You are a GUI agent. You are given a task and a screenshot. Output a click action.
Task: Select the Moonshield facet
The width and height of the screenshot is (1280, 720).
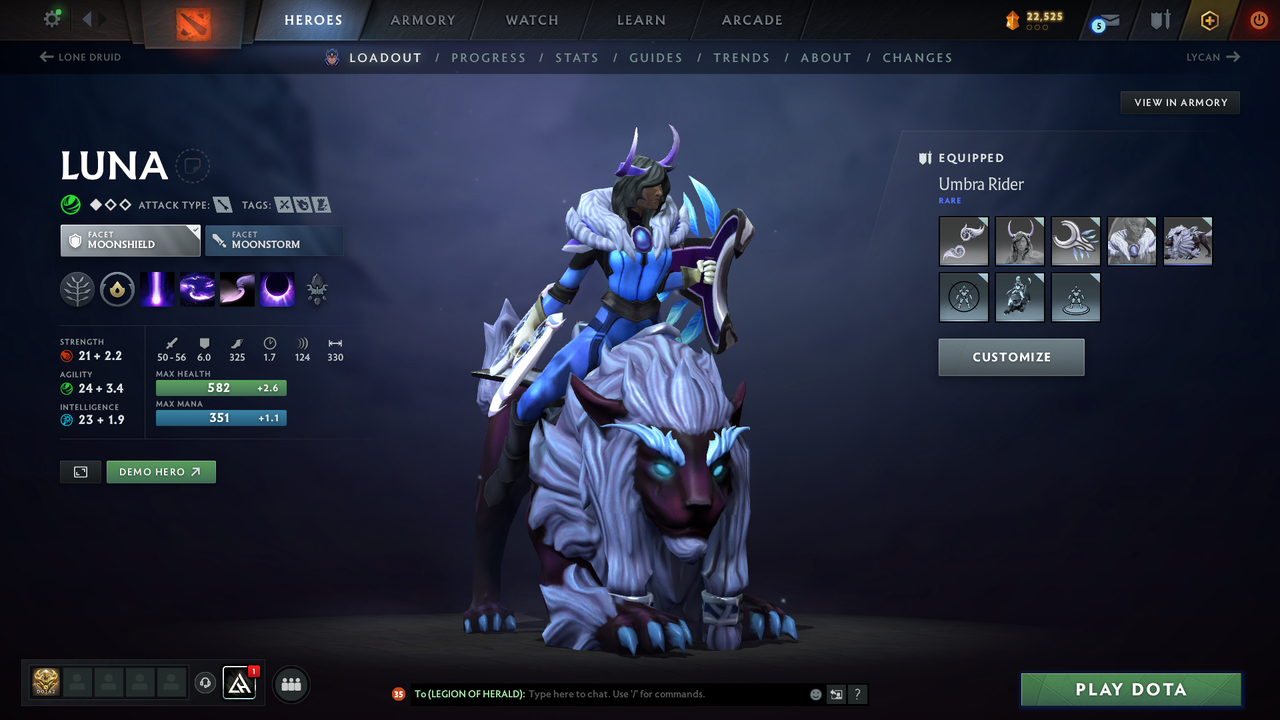coord(130,240)
